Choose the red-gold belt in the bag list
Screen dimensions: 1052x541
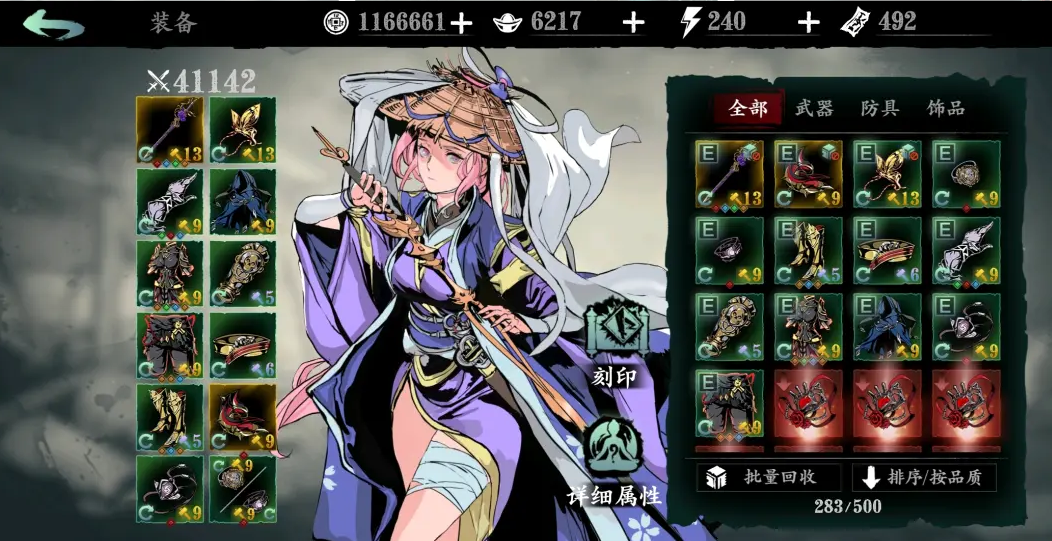887,250
